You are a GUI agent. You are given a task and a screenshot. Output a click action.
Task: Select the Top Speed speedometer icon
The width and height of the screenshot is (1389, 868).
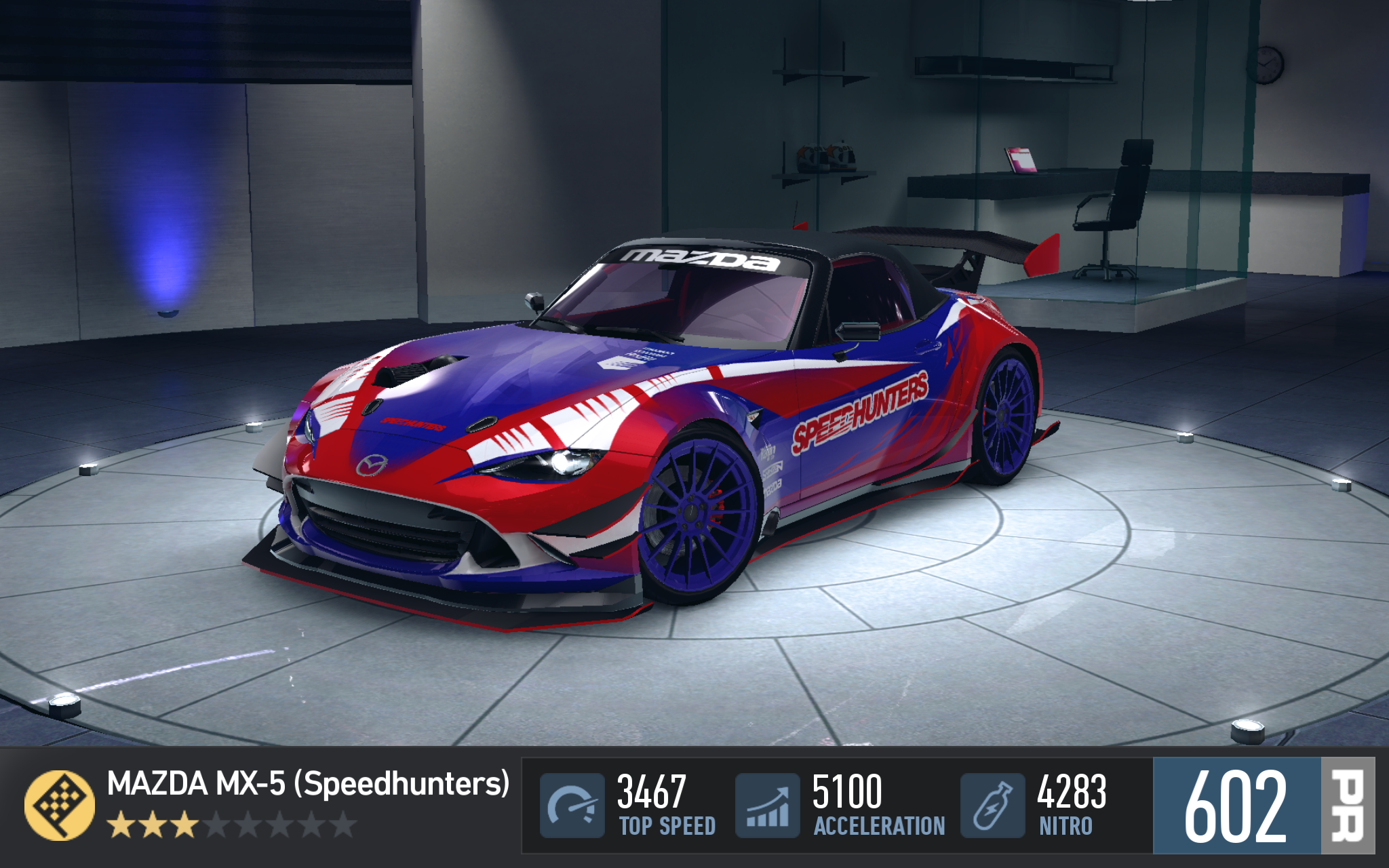point(572,806)
